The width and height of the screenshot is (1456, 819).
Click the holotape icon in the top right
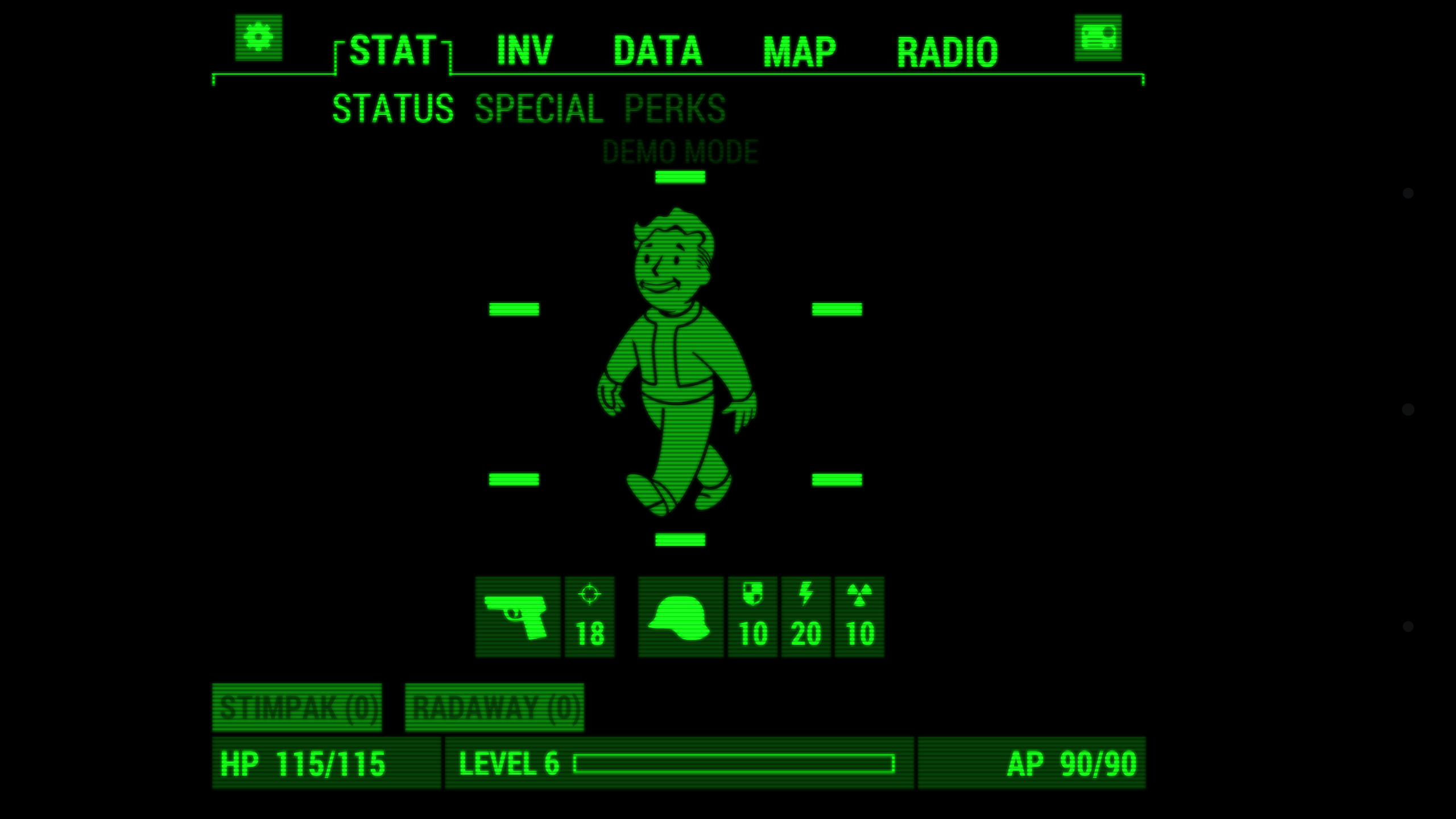click(1098, 36)
